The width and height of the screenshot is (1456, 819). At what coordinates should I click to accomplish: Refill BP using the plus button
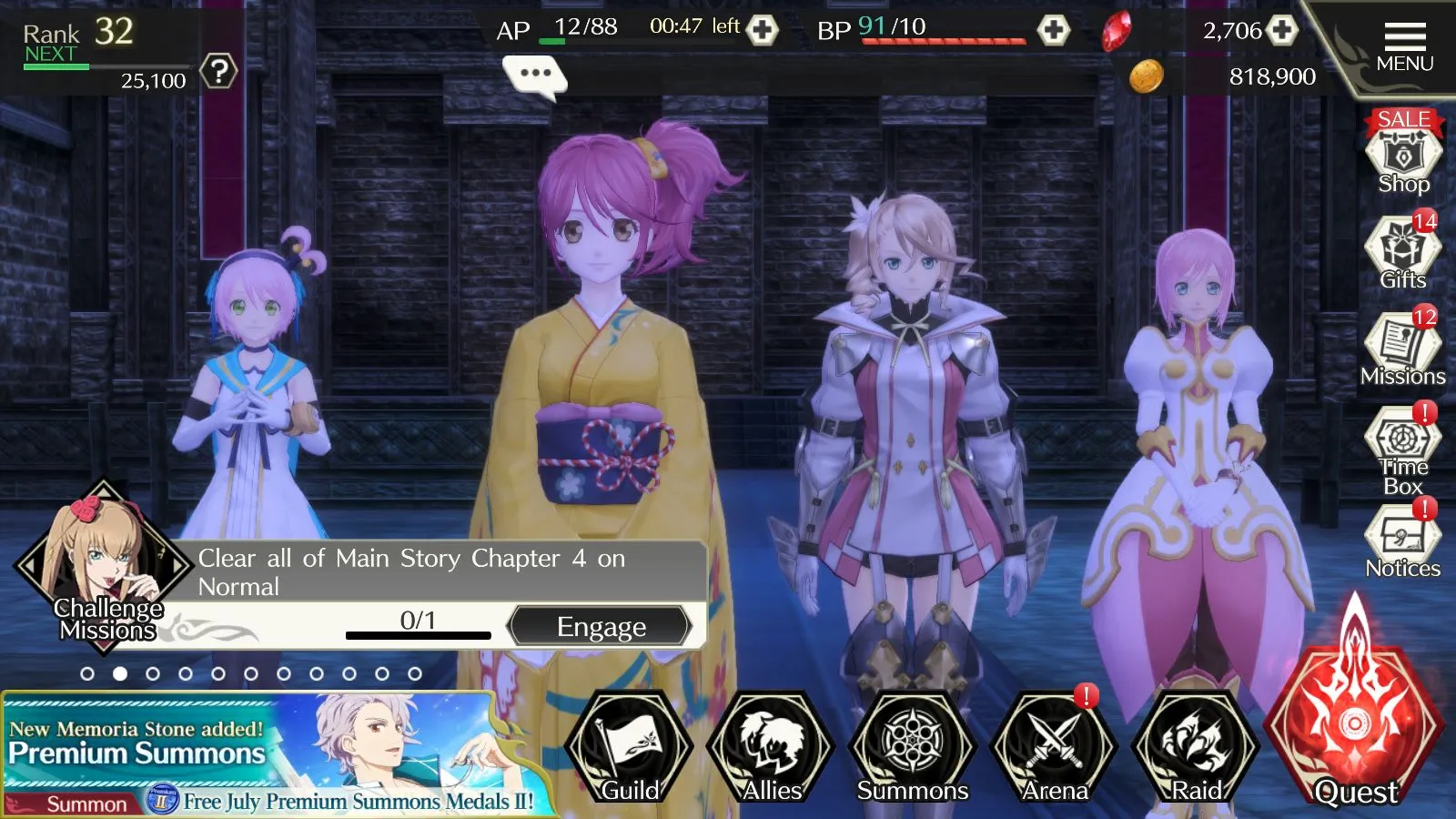pos(1054,30)
